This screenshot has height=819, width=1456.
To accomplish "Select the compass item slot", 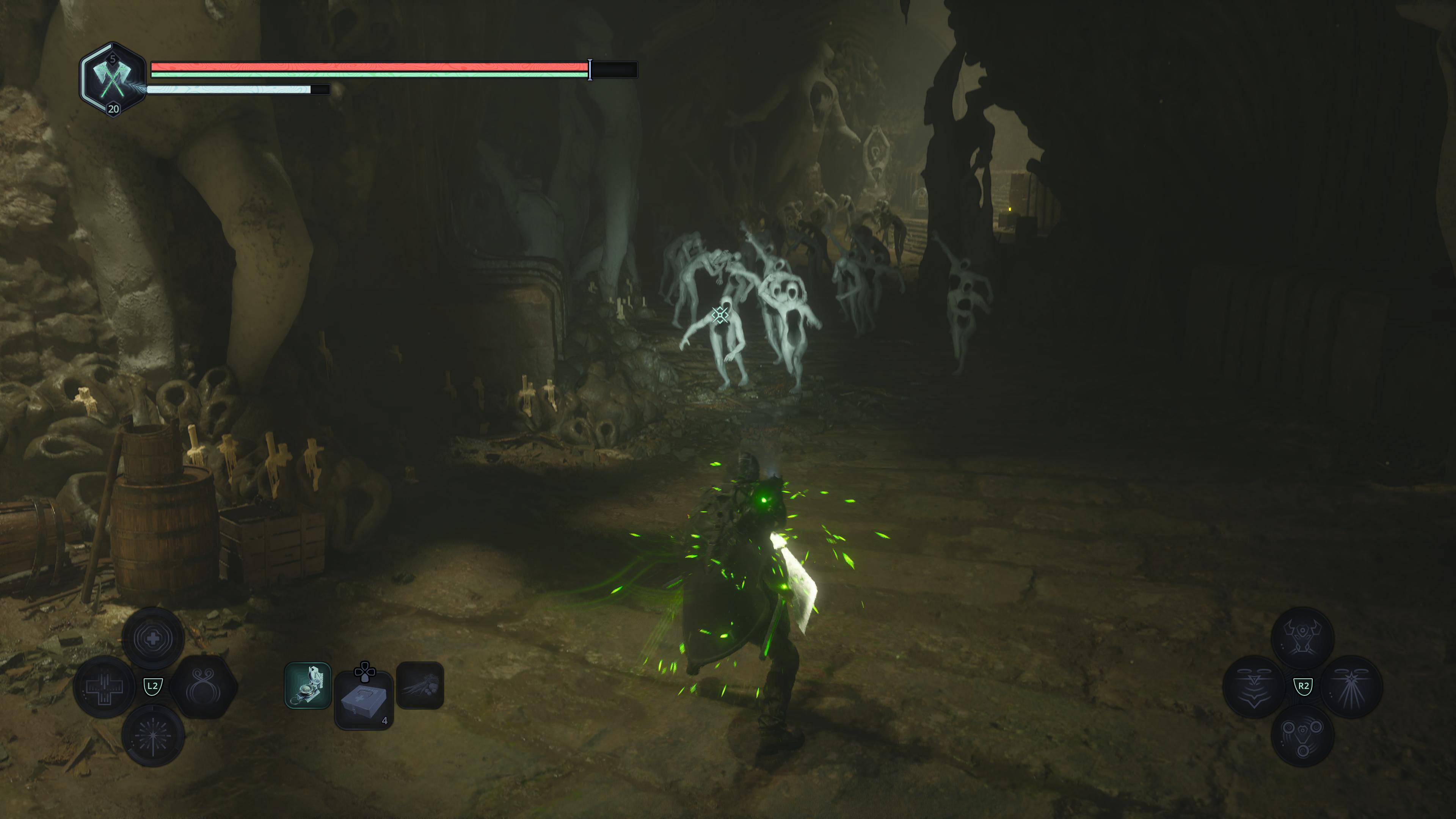I will [308, 685].
